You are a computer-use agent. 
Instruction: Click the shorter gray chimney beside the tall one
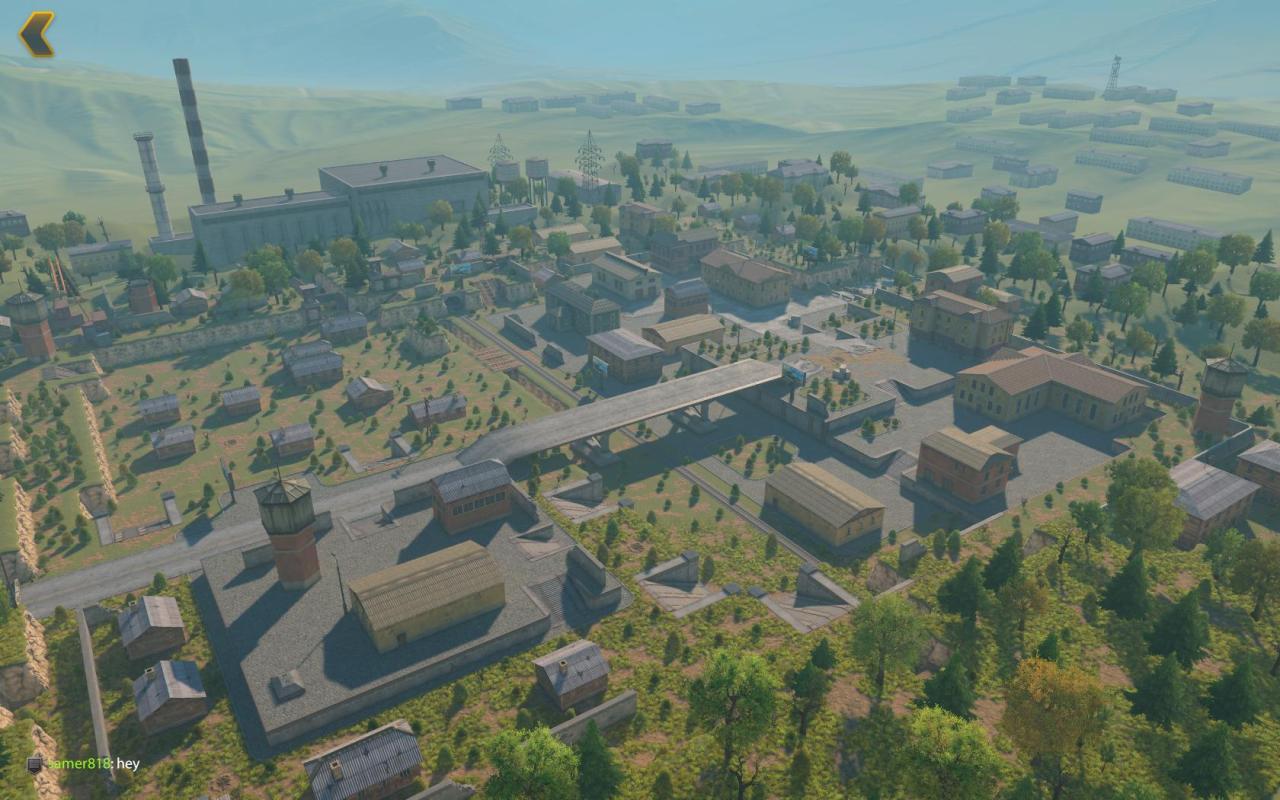click(148, 170)
